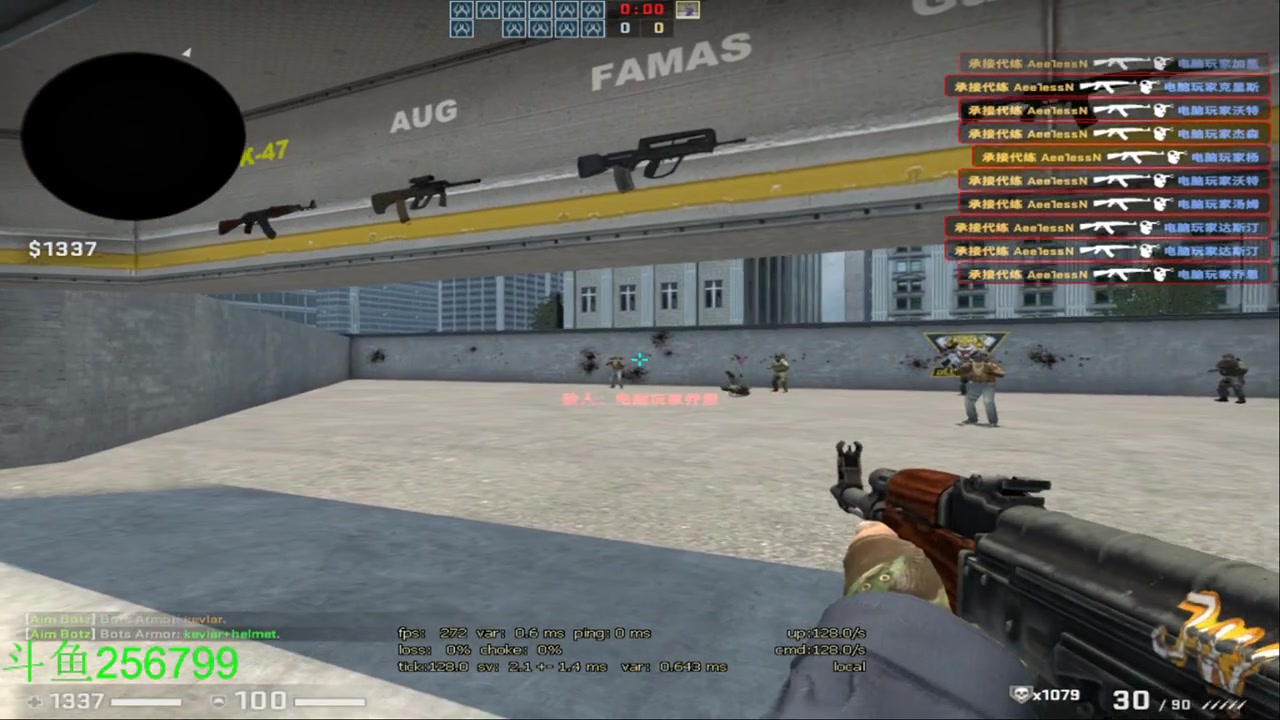Click the player portrait thumbnail right of the timer
This screenshot has height=720, width=1280.
(688, 11)
